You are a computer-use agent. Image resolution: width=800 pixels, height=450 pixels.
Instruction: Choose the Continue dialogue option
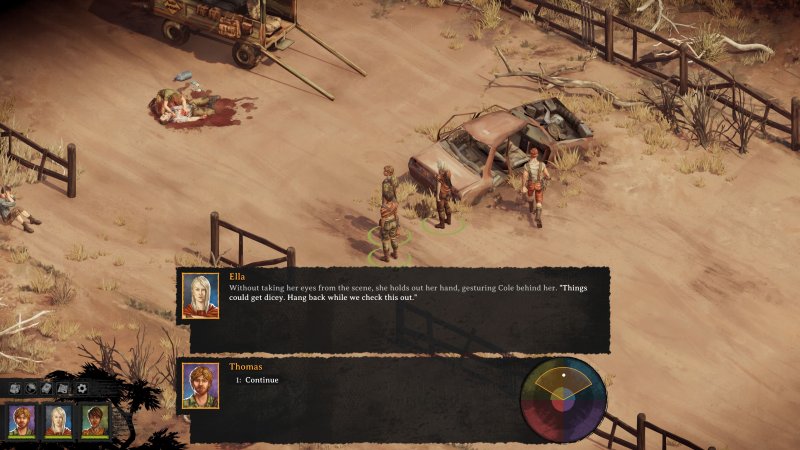coord(257,380)
